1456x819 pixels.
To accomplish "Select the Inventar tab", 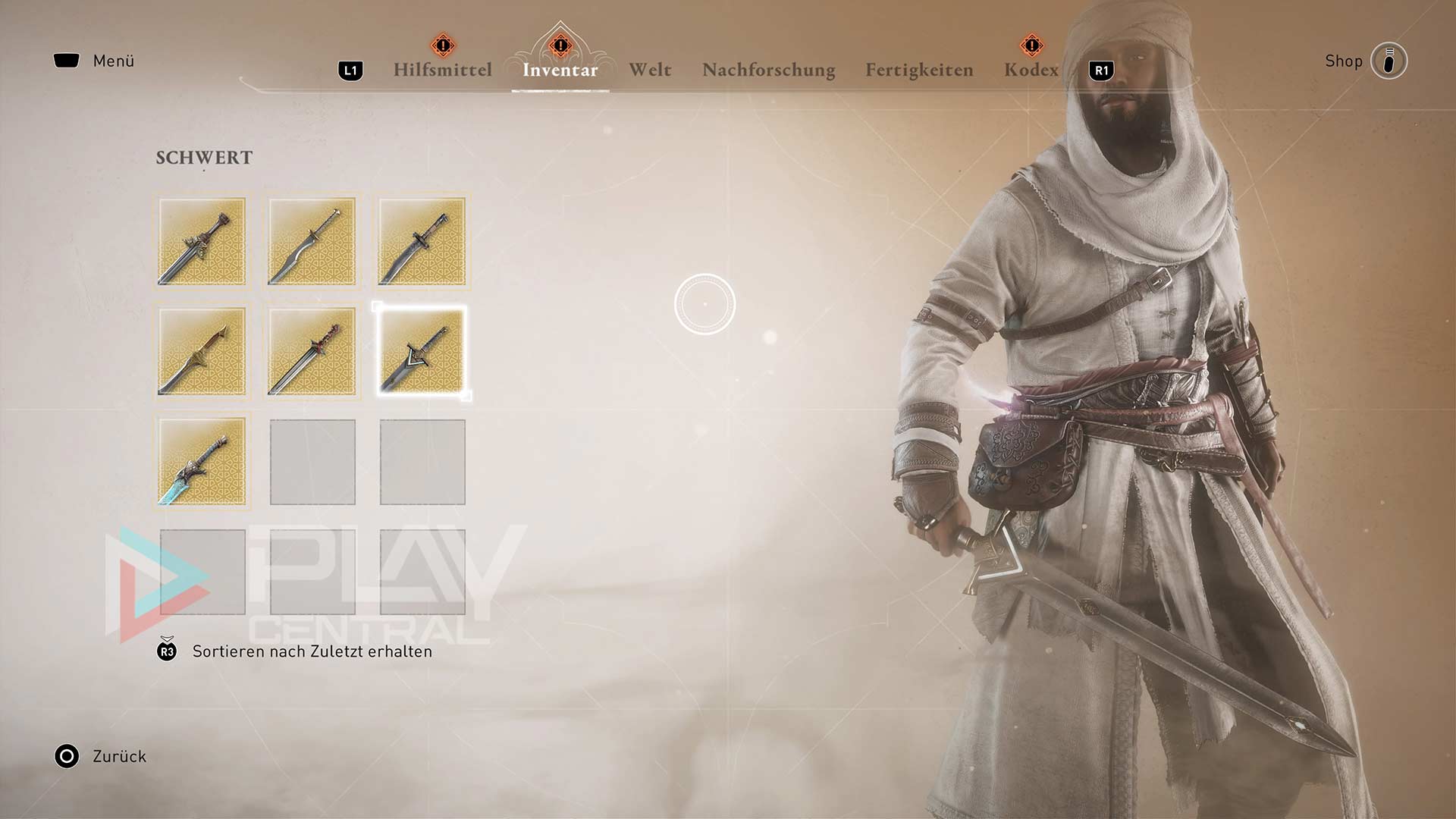I will [x=560, y=70].
